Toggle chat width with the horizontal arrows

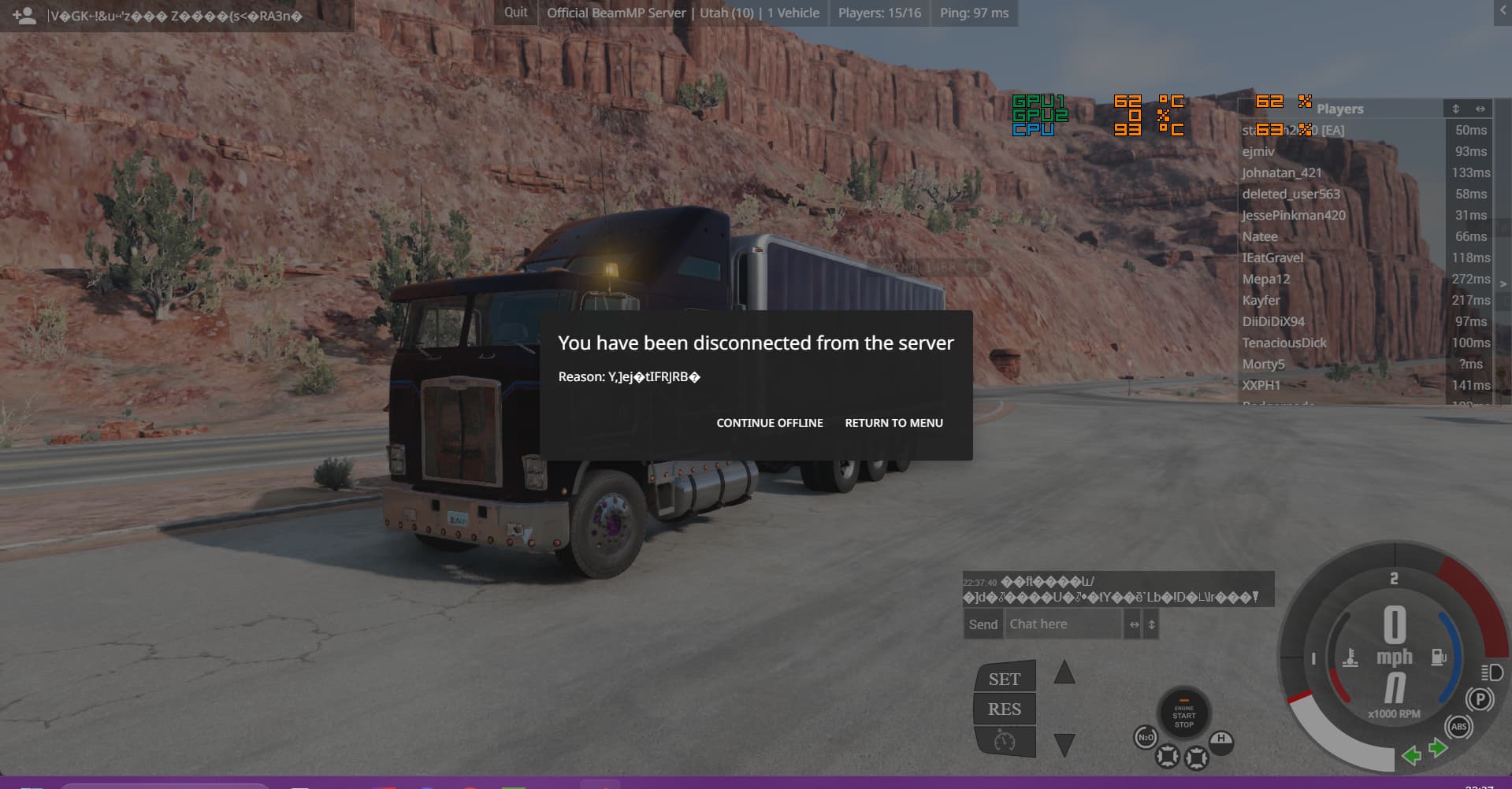pos(1134,624)
